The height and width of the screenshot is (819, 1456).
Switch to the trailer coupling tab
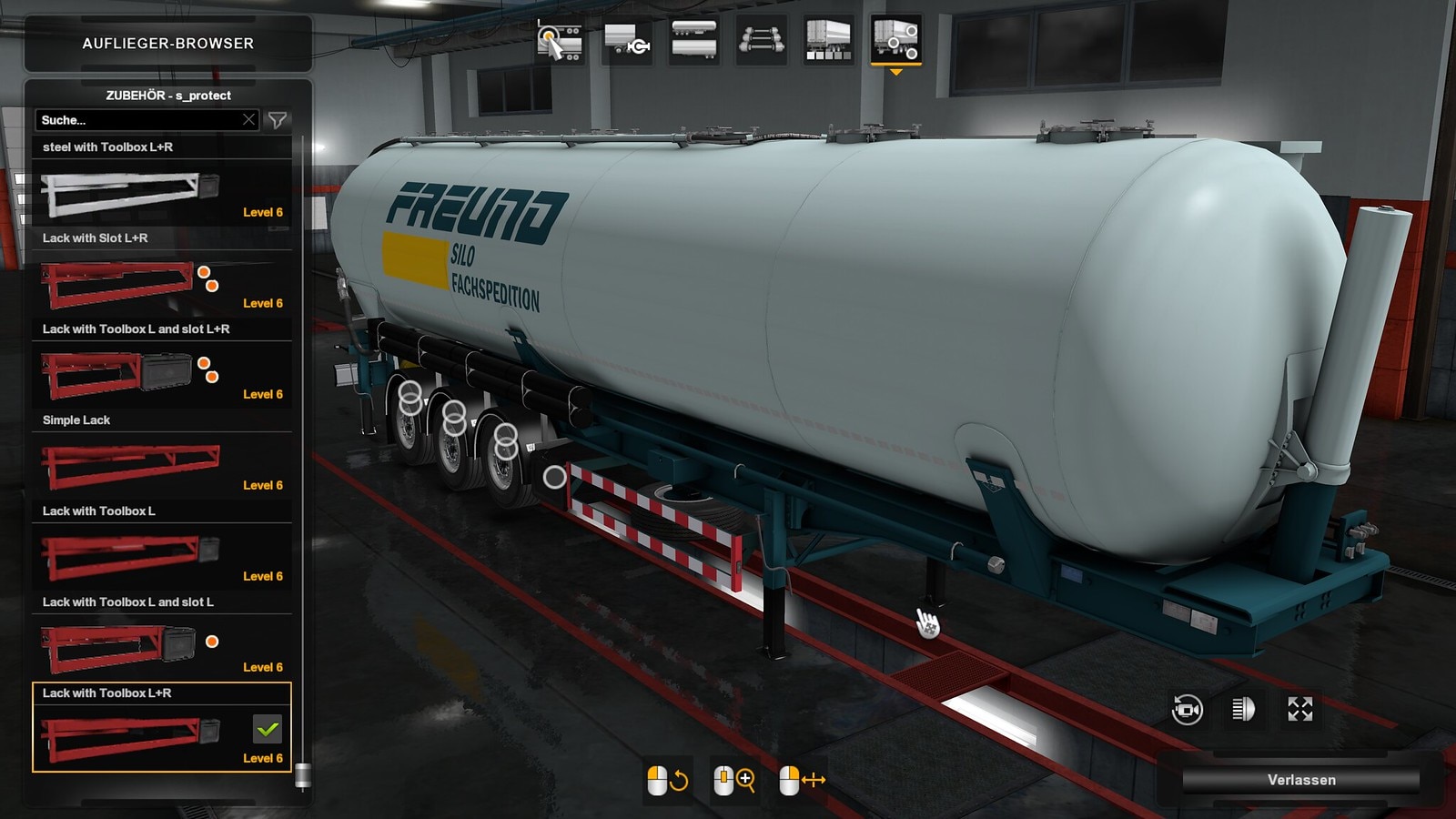(x=627, y=41)
